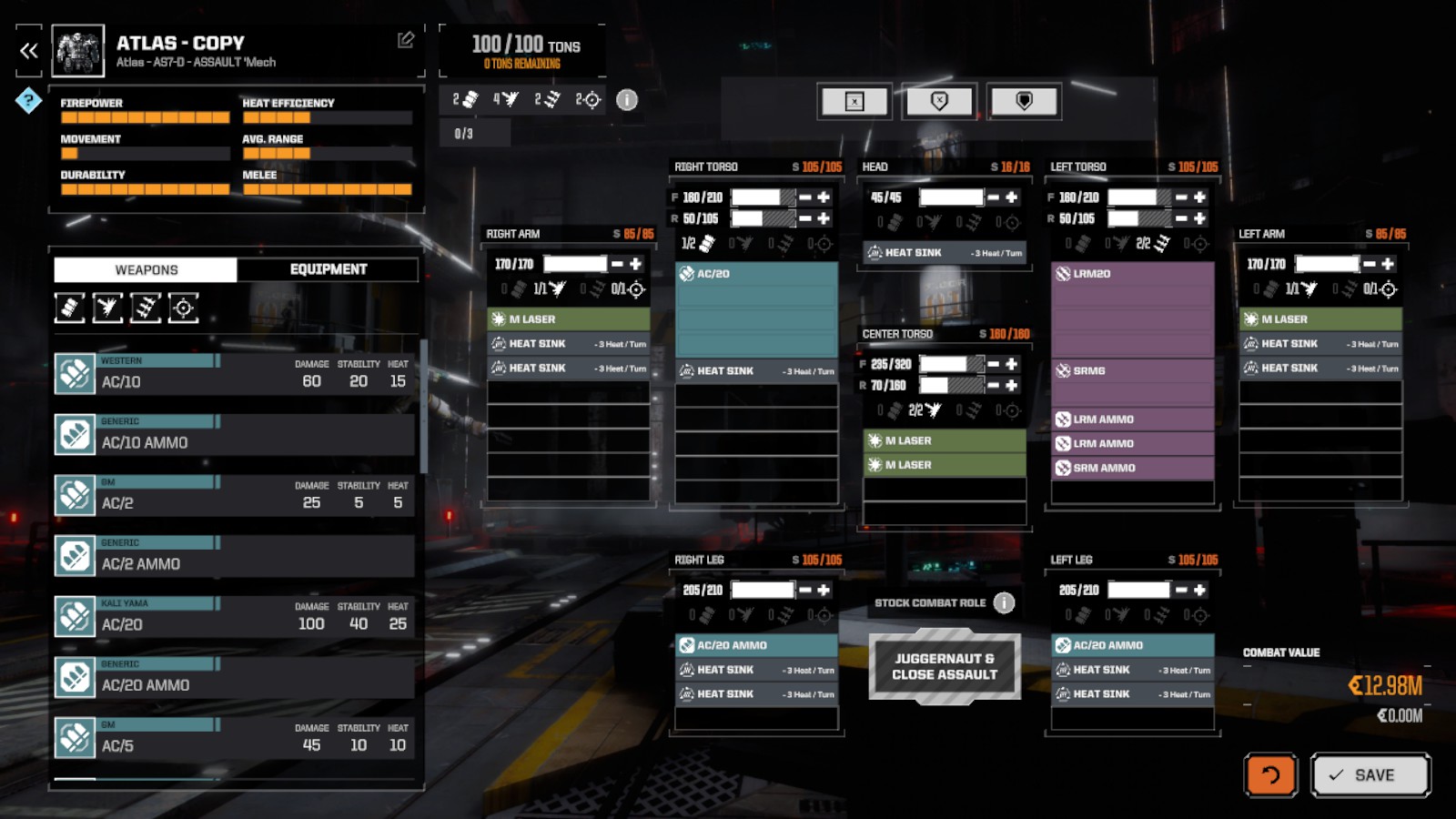Select the Weapons tab
Viewport: 1456px width, 819px height.
146,269
